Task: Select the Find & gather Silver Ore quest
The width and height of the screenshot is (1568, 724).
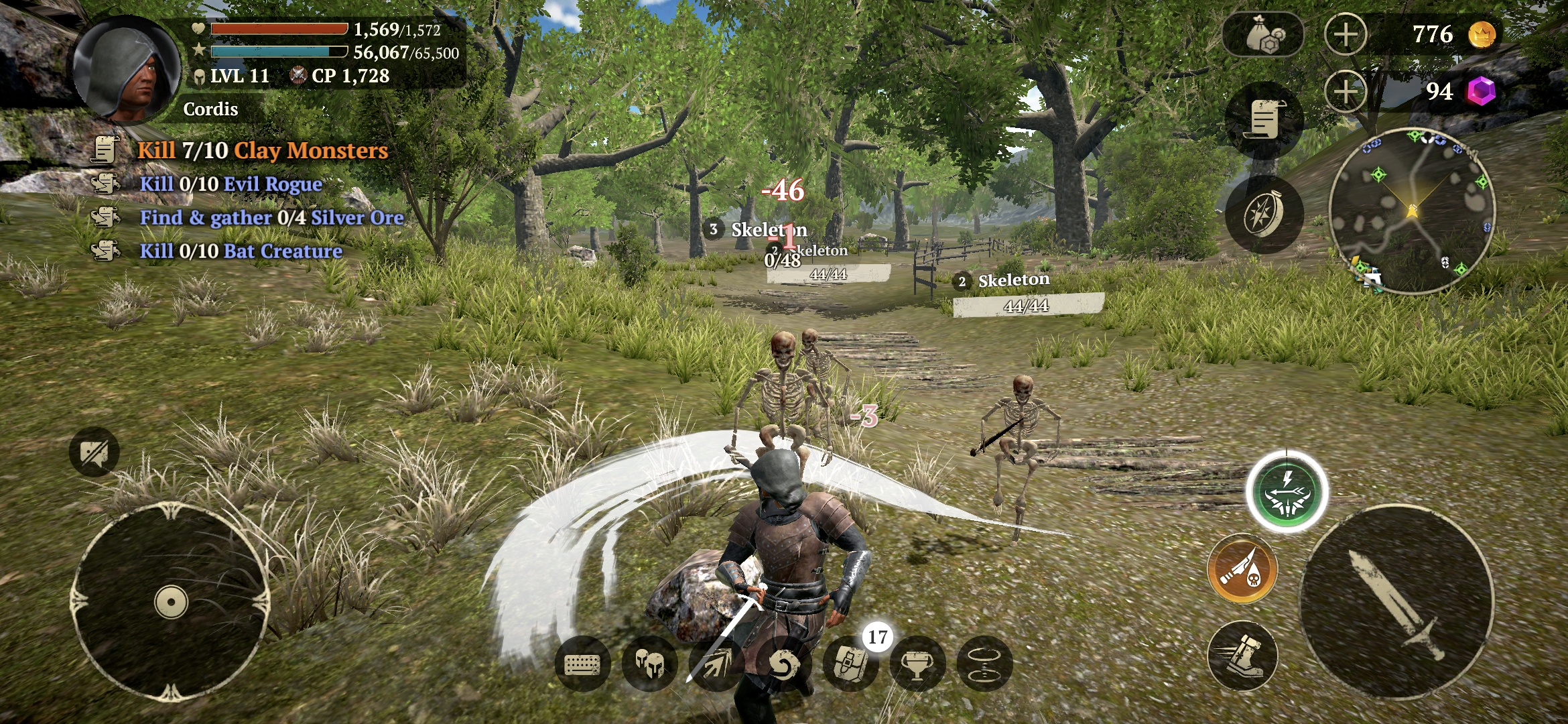Action: click(x=271, y=217)
